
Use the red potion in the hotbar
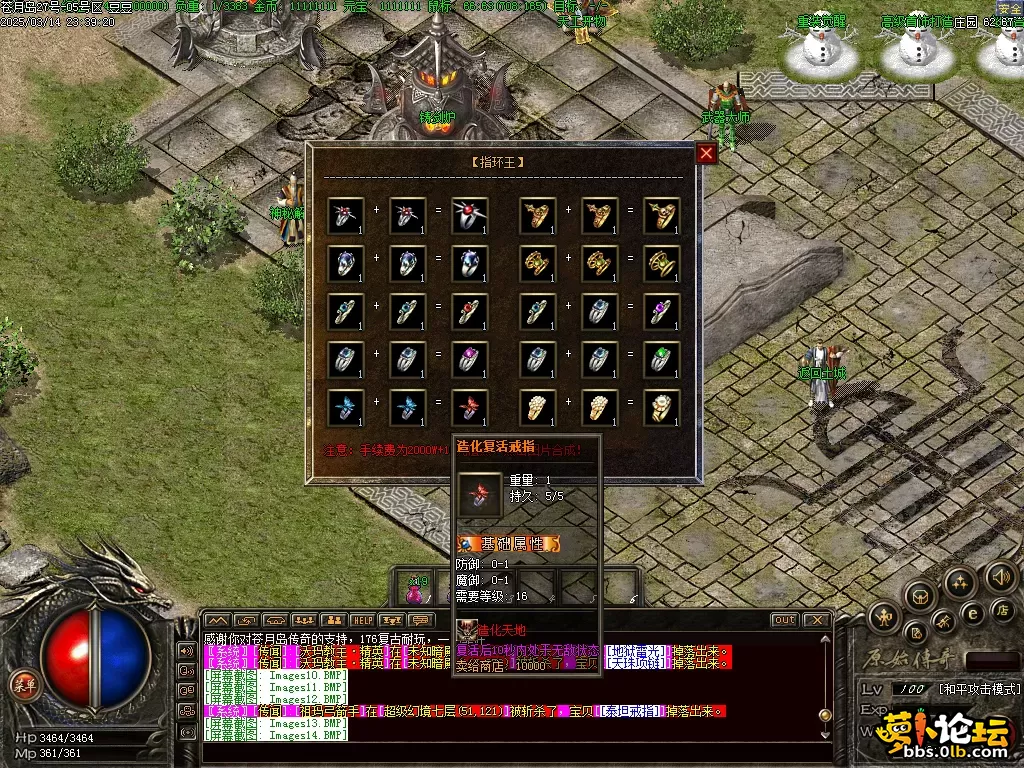(415, 590)
